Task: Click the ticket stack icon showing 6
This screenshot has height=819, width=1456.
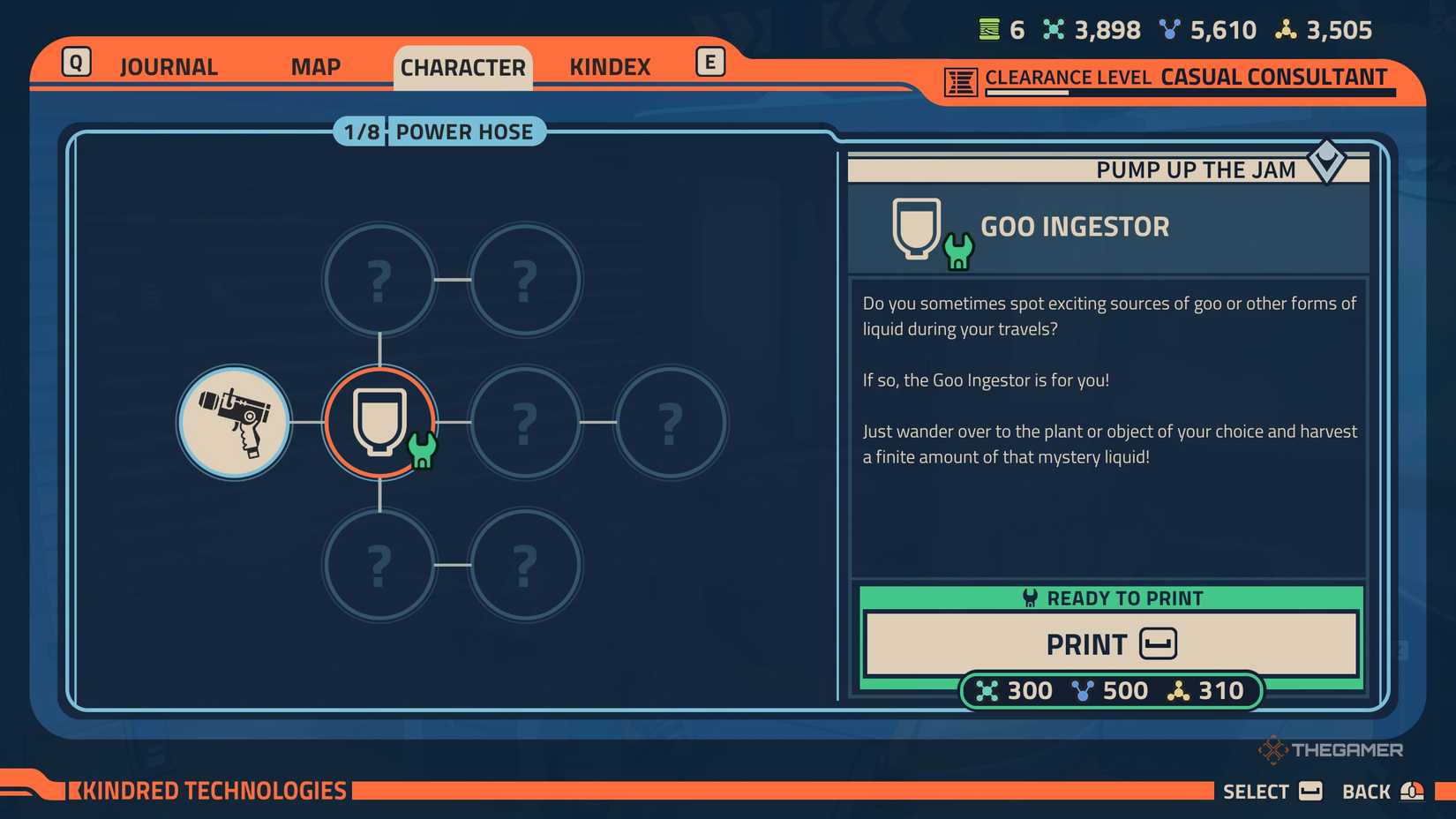Action: point(988,29)
